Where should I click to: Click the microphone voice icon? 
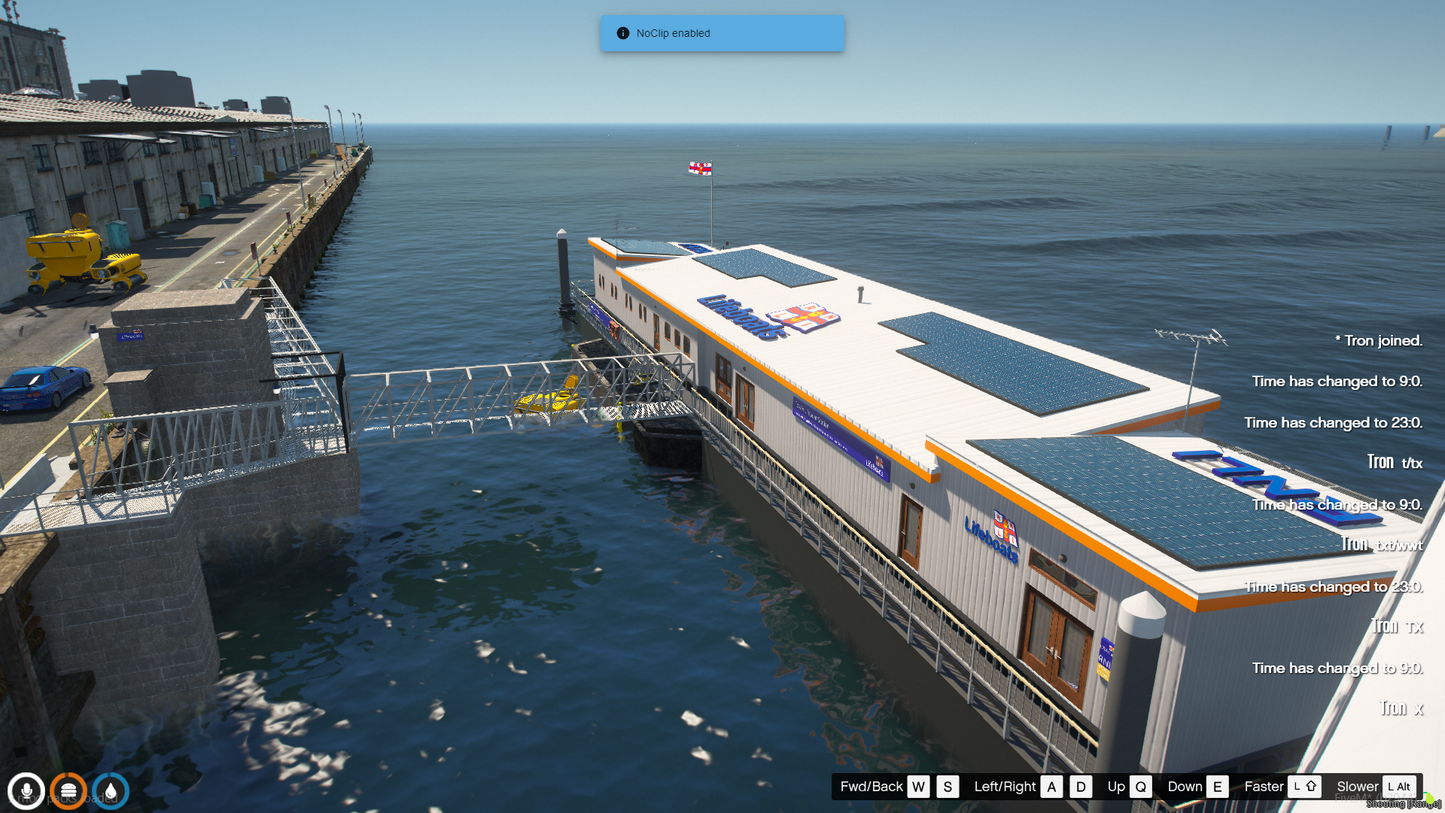[27, 791]
